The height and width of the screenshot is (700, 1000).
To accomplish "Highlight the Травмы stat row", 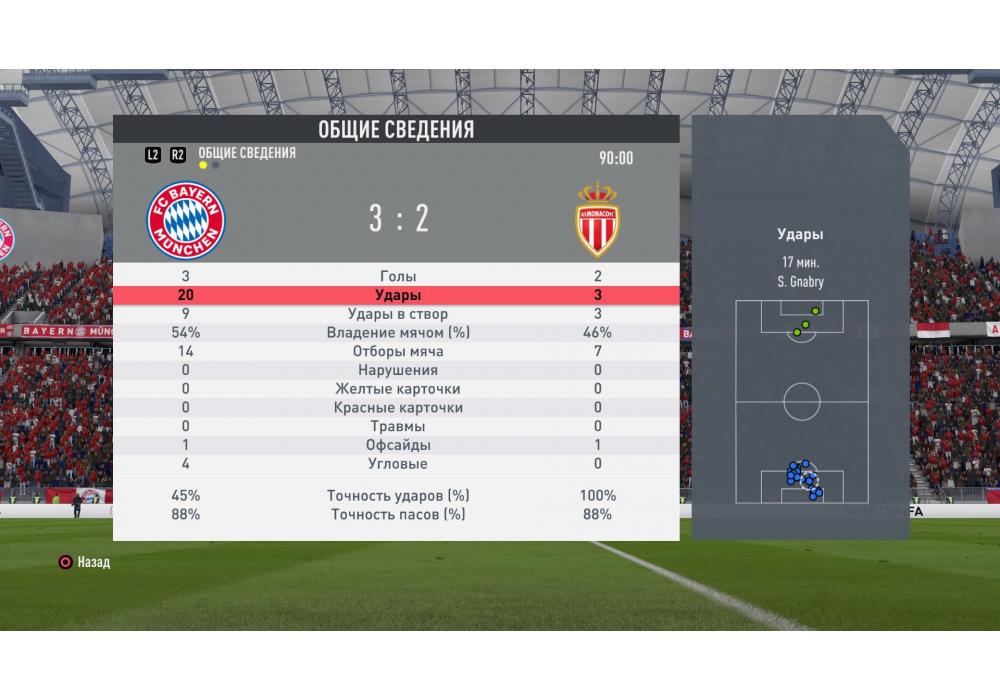I will point(397,426).
